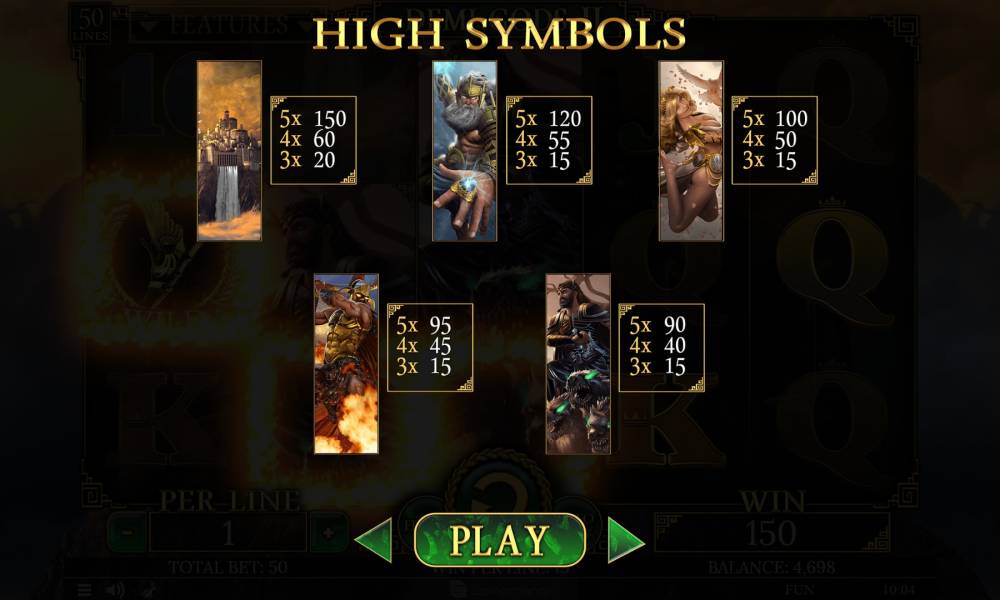Viewport: 1000px width, 600px height.
Task: Decrease the per line bet
Action: pyautogui.click(x=126, y=533)
